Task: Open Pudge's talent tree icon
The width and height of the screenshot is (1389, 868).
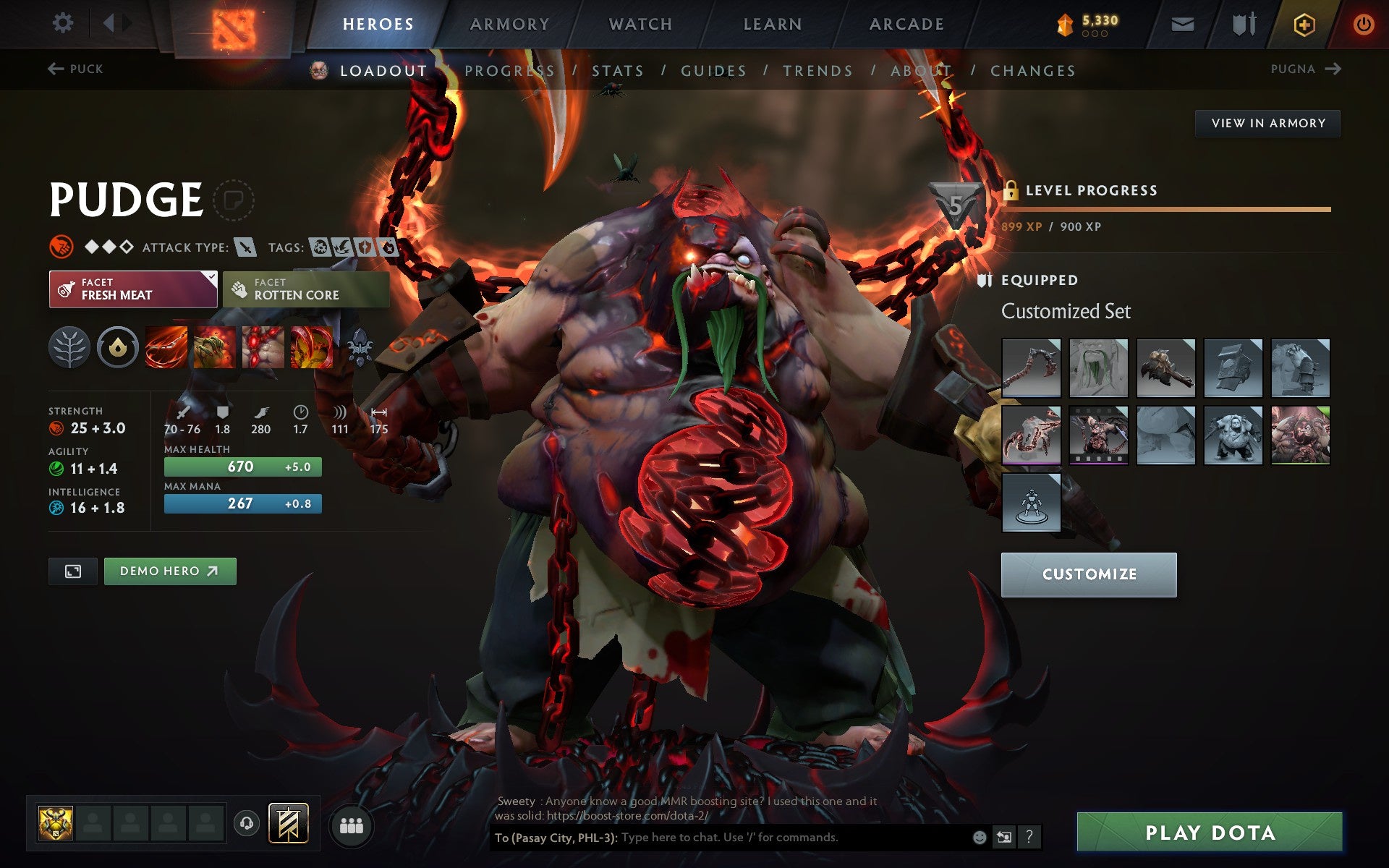Action: point(69,347)
